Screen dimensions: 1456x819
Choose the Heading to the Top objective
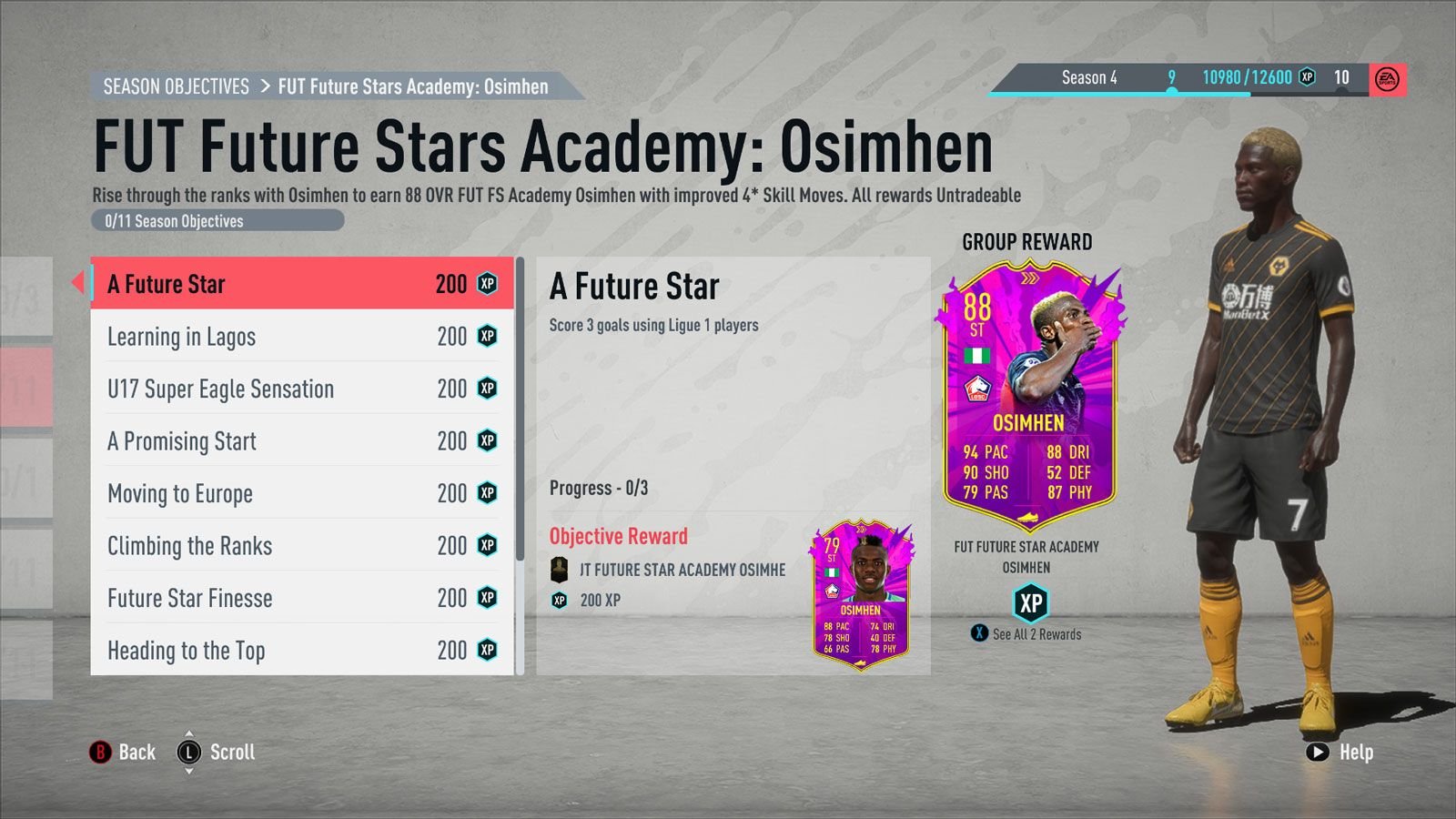(x=301, y=651)
